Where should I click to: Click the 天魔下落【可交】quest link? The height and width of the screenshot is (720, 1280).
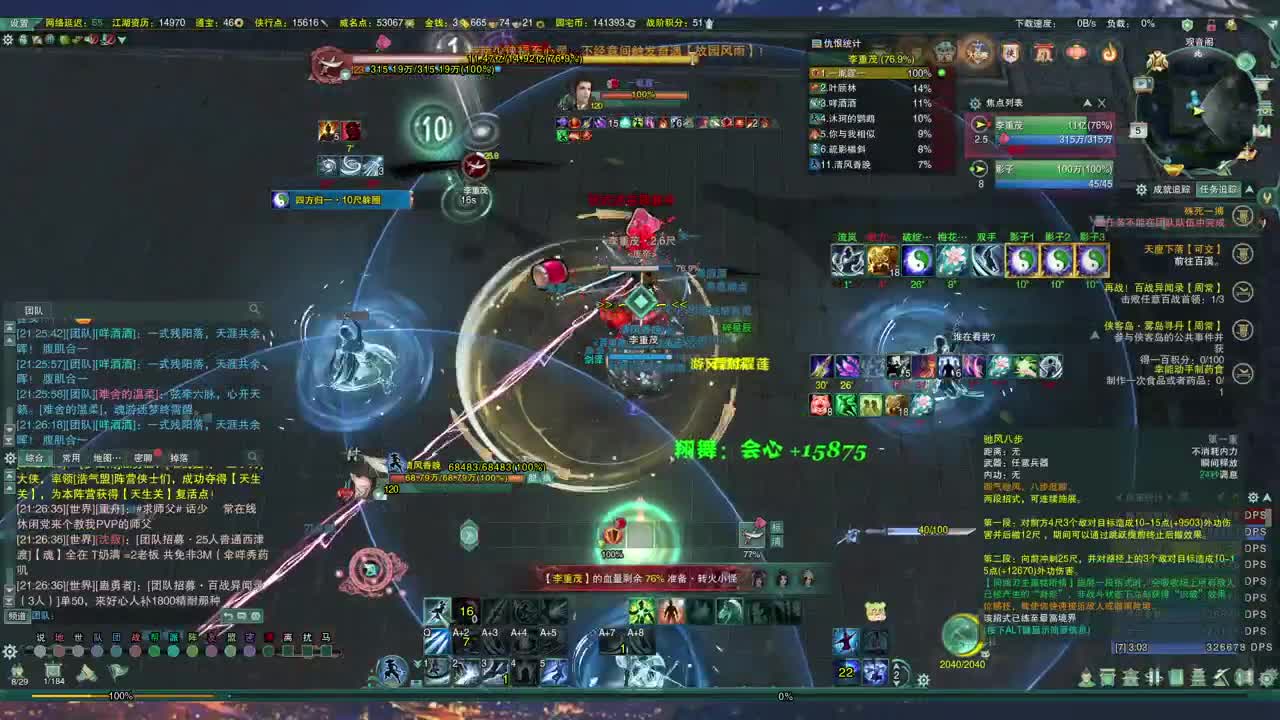coord(1182,249)
